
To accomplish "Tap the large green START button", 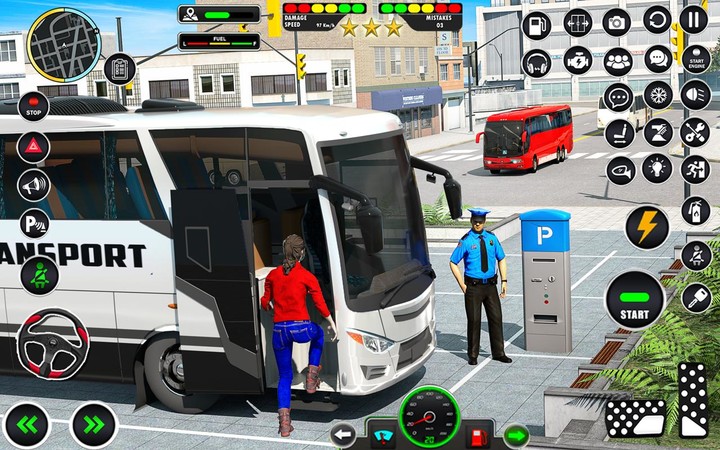I will [x=635, y=299].
